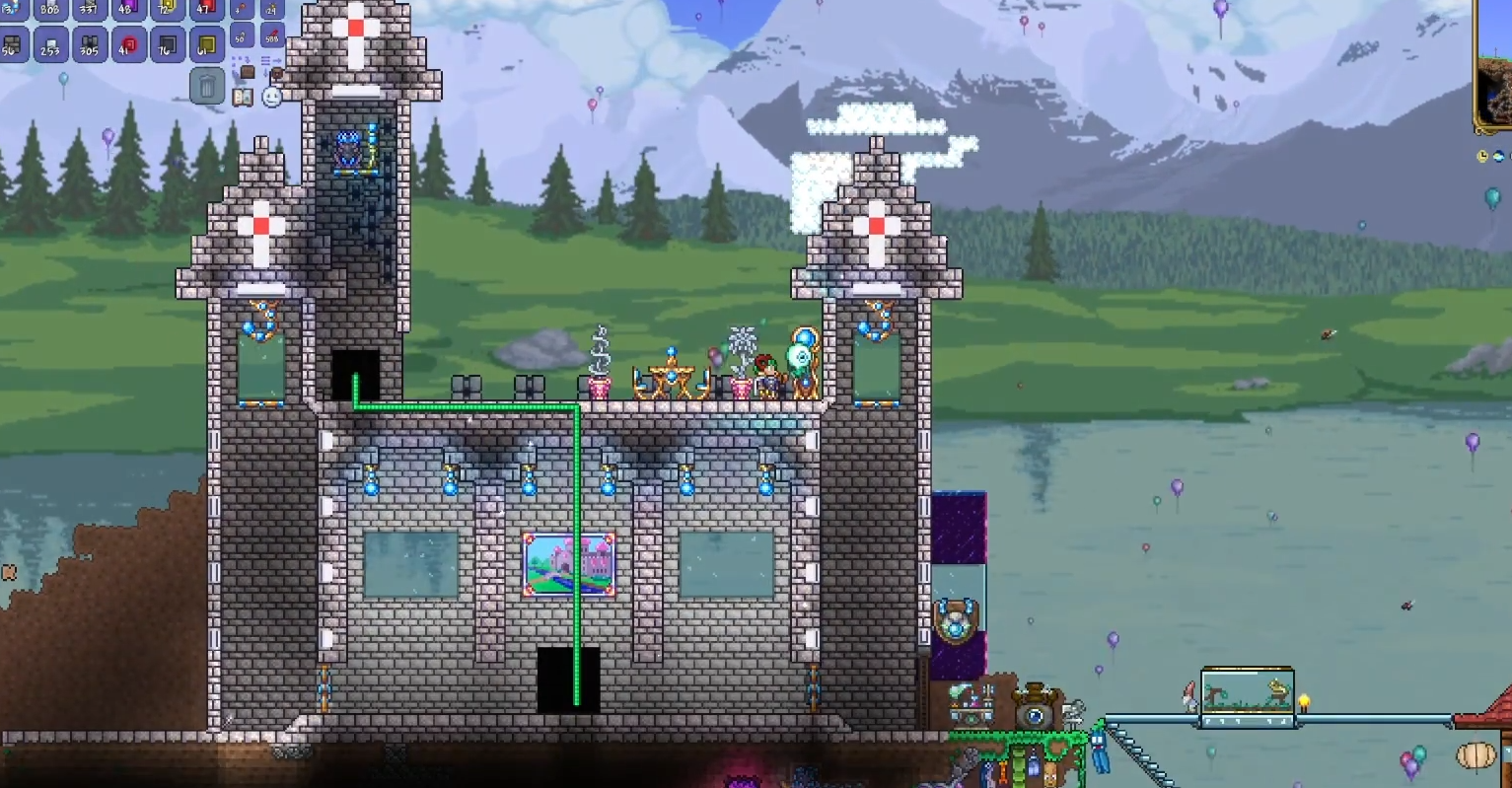Select the gray brick stack of 56
This screenshot has width=1512, height=788.
(12, 44)
